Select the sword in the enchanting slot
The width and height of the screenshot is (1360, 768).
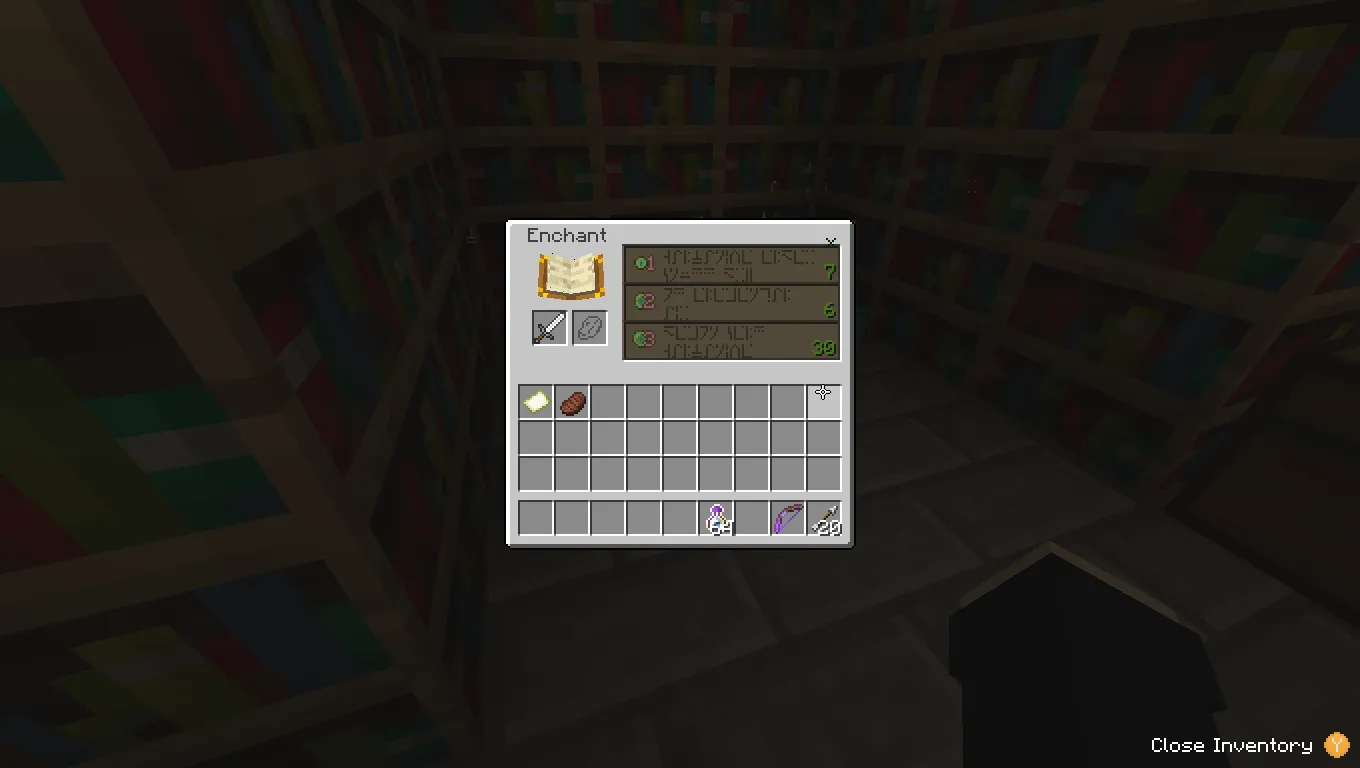click(548, 327)
